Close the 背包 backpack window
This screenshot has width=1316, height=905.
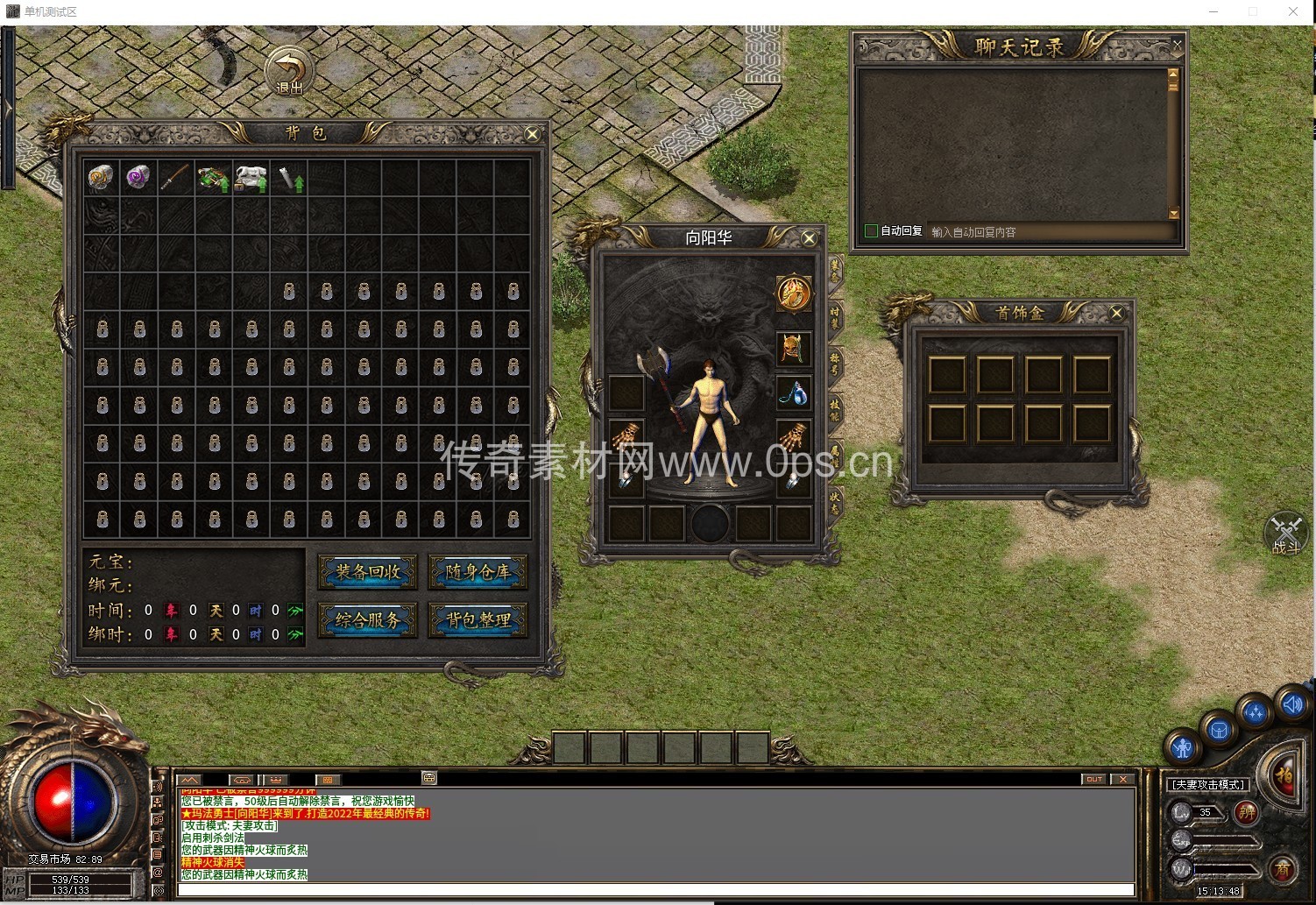click(532, 133)
